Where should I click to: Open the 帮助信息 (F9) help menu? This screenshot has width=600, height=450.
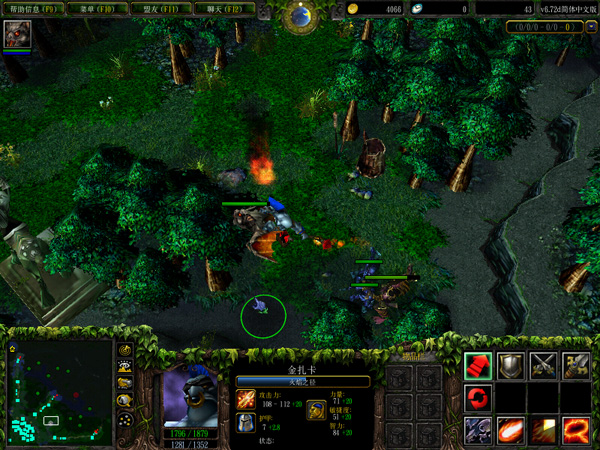coord(33,9)
